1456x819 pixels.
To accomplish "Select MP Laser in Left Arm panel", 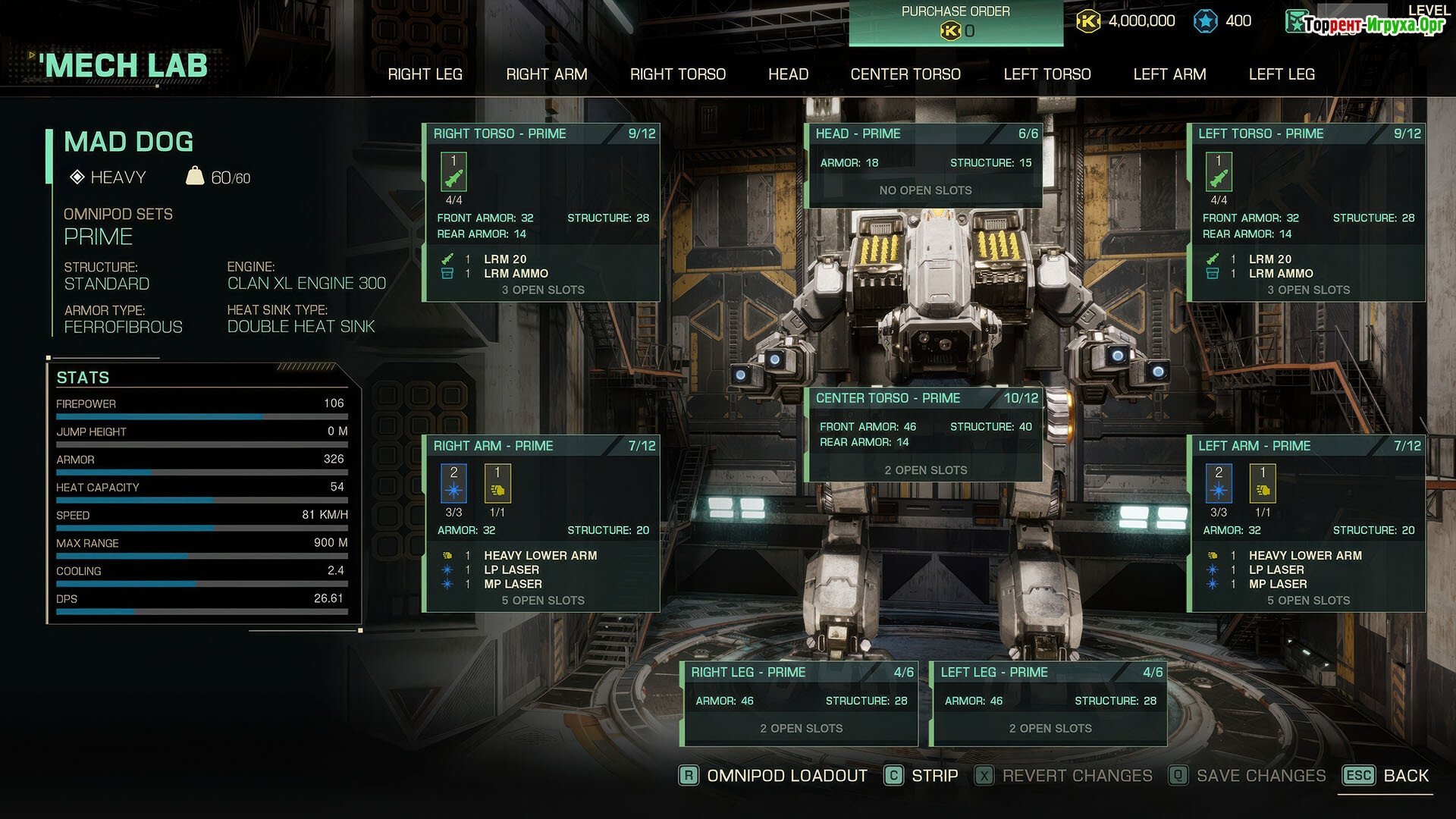I will 1278,585.
